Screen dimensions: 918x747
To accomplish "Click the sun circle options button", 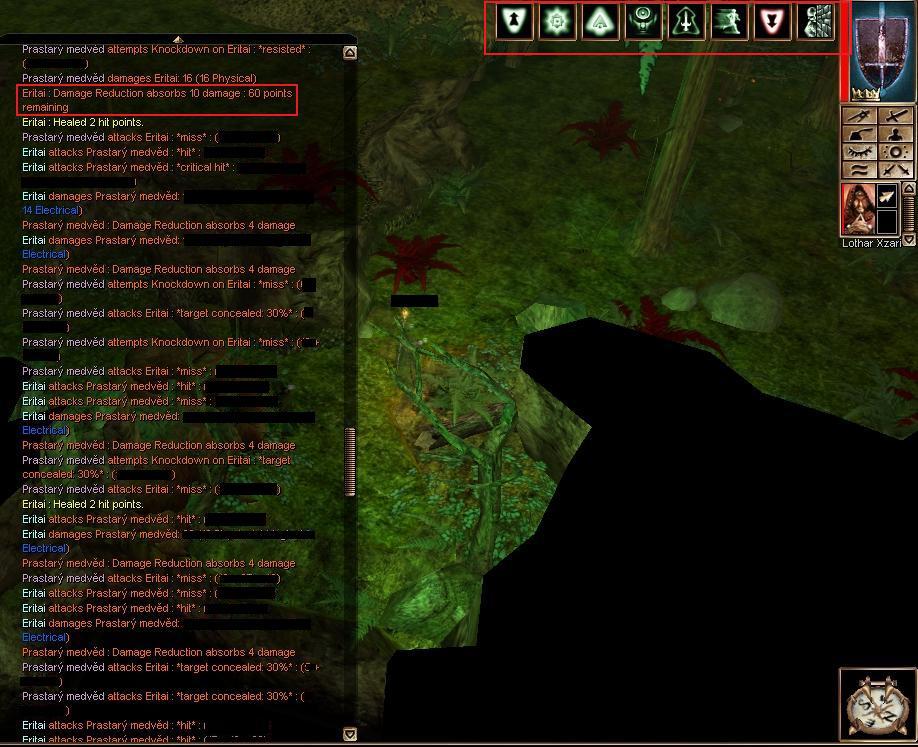I will point(896,152).
